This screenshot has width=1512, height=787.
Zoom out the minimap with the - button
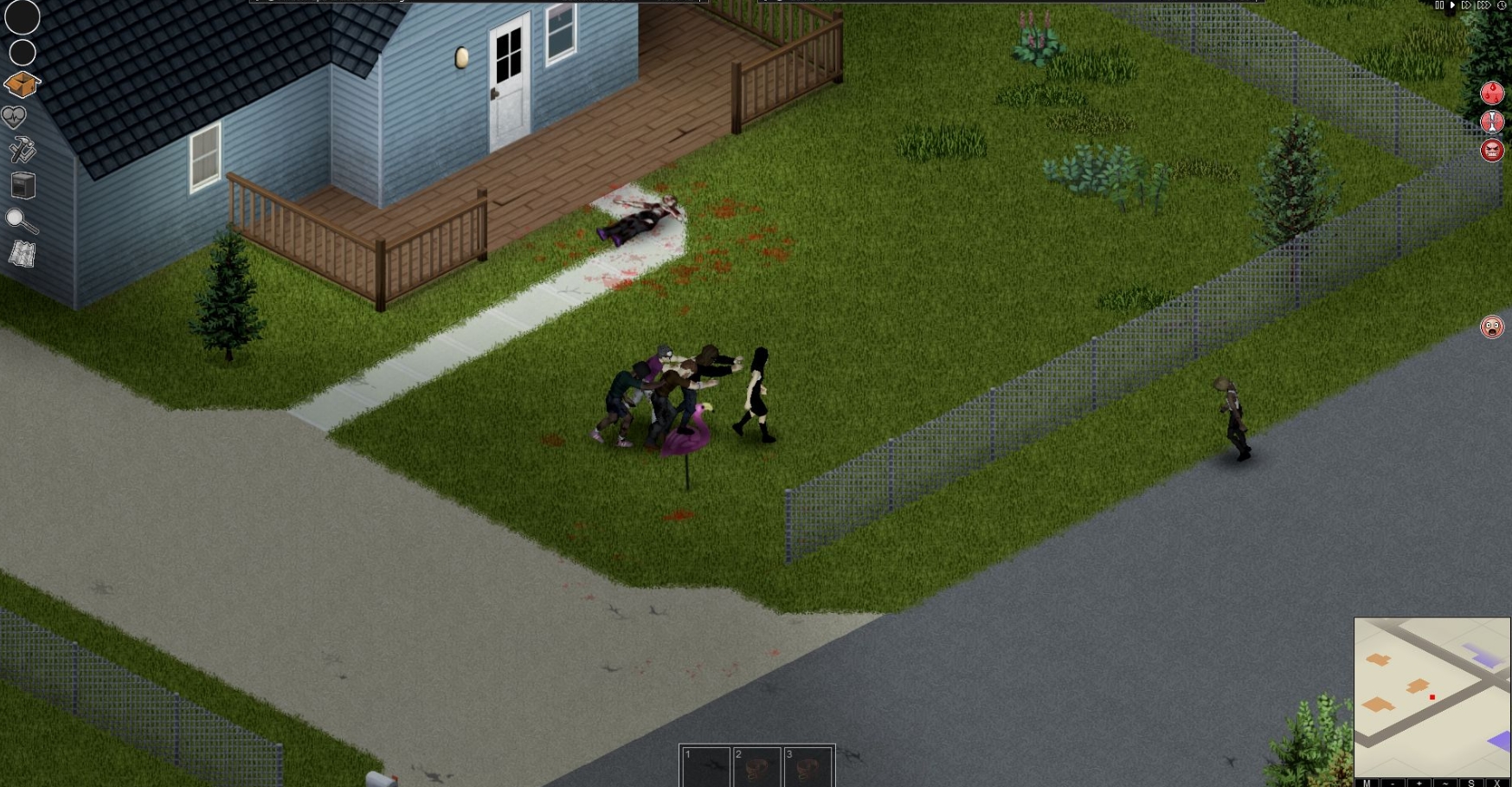pos(1394,782)
